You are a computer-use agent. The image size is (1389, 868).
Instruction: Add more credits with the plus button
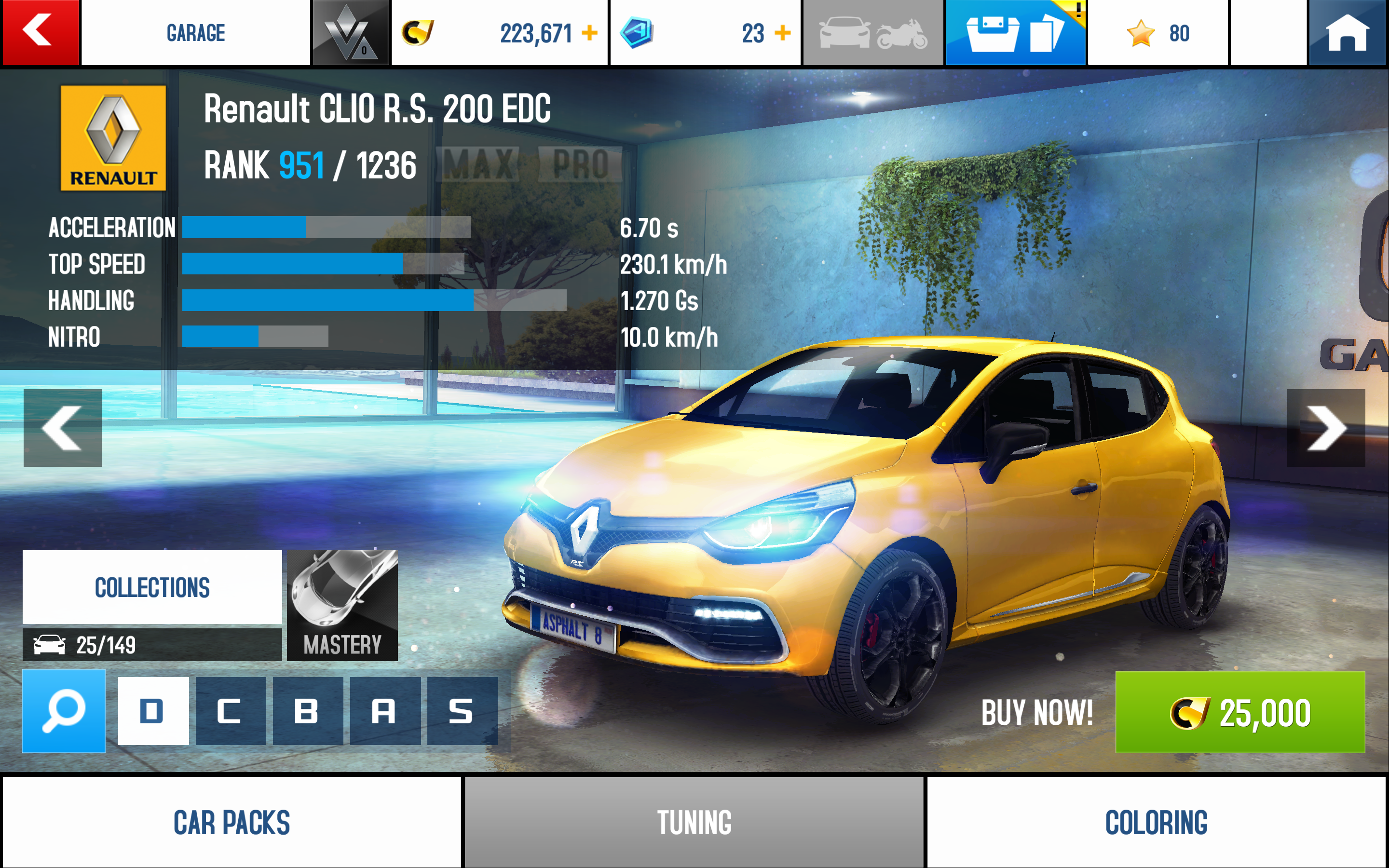click(589, 33)
